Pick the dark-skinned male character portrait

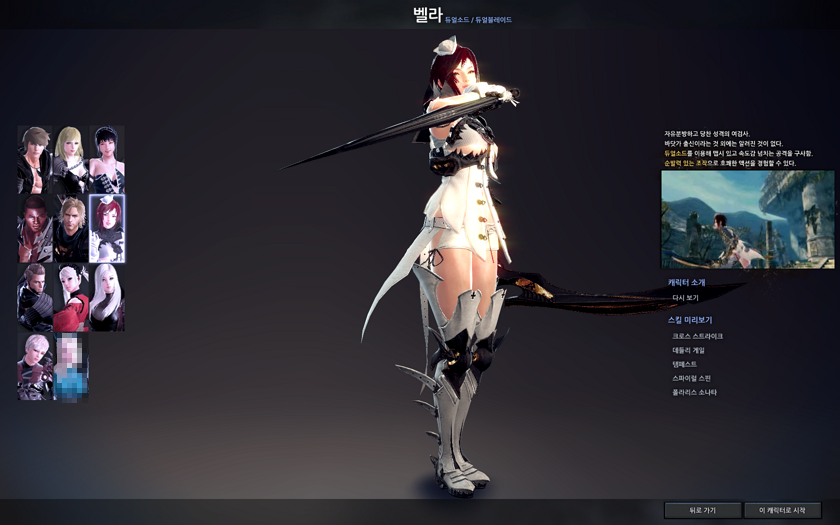[35, 228]
